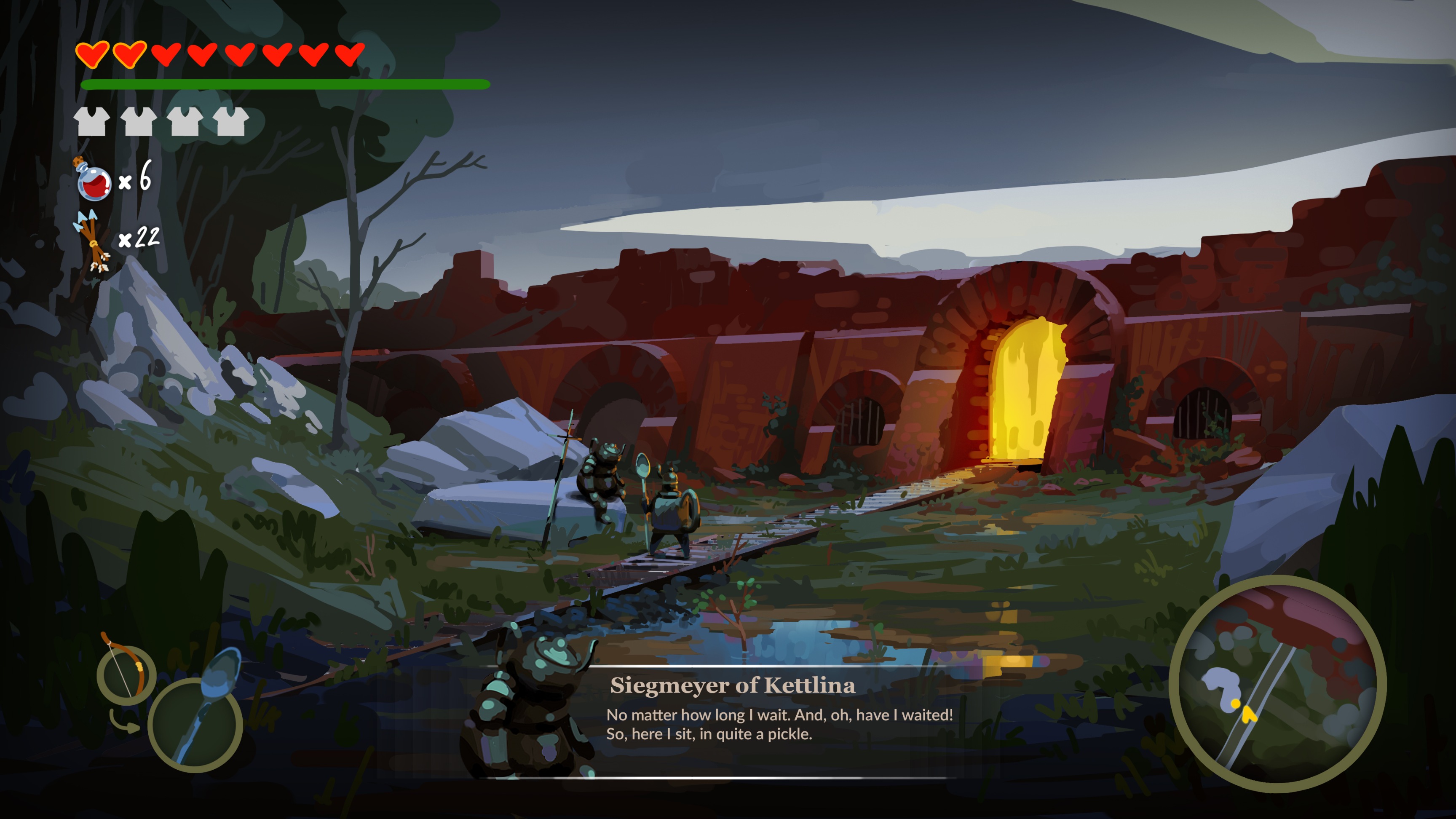Open the circular minimap
This screenshot has height=819, width=1456.
(1277, 683)
